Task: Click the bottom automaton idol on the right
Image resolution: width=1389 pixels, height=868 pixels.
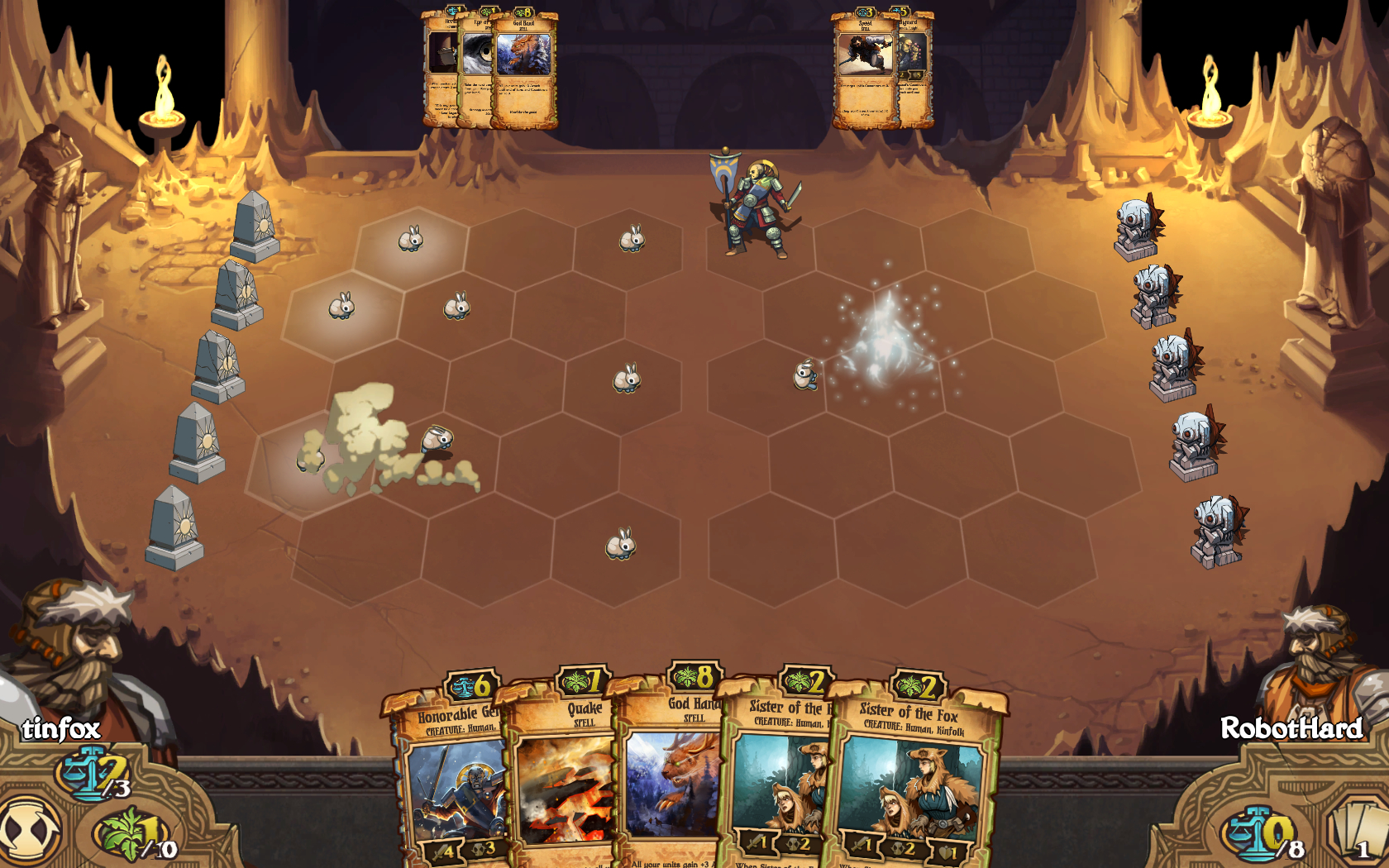Action: pos(1215,529)
